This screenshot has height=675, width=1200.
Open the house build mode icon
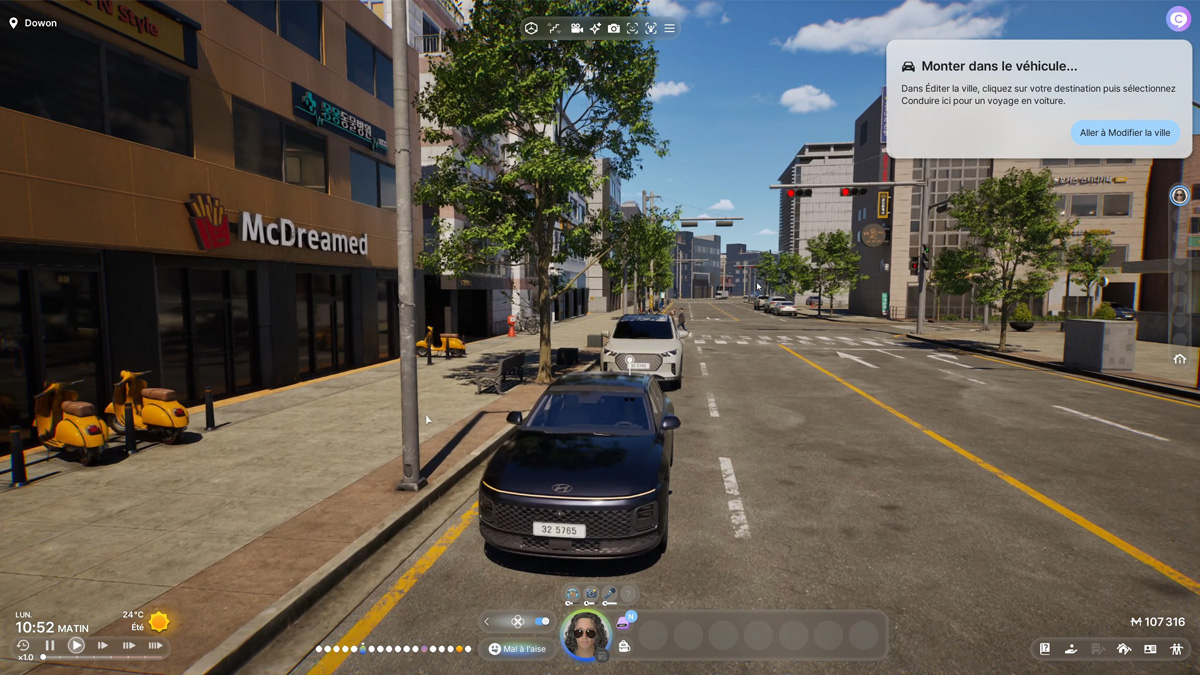click(1123, 649)
